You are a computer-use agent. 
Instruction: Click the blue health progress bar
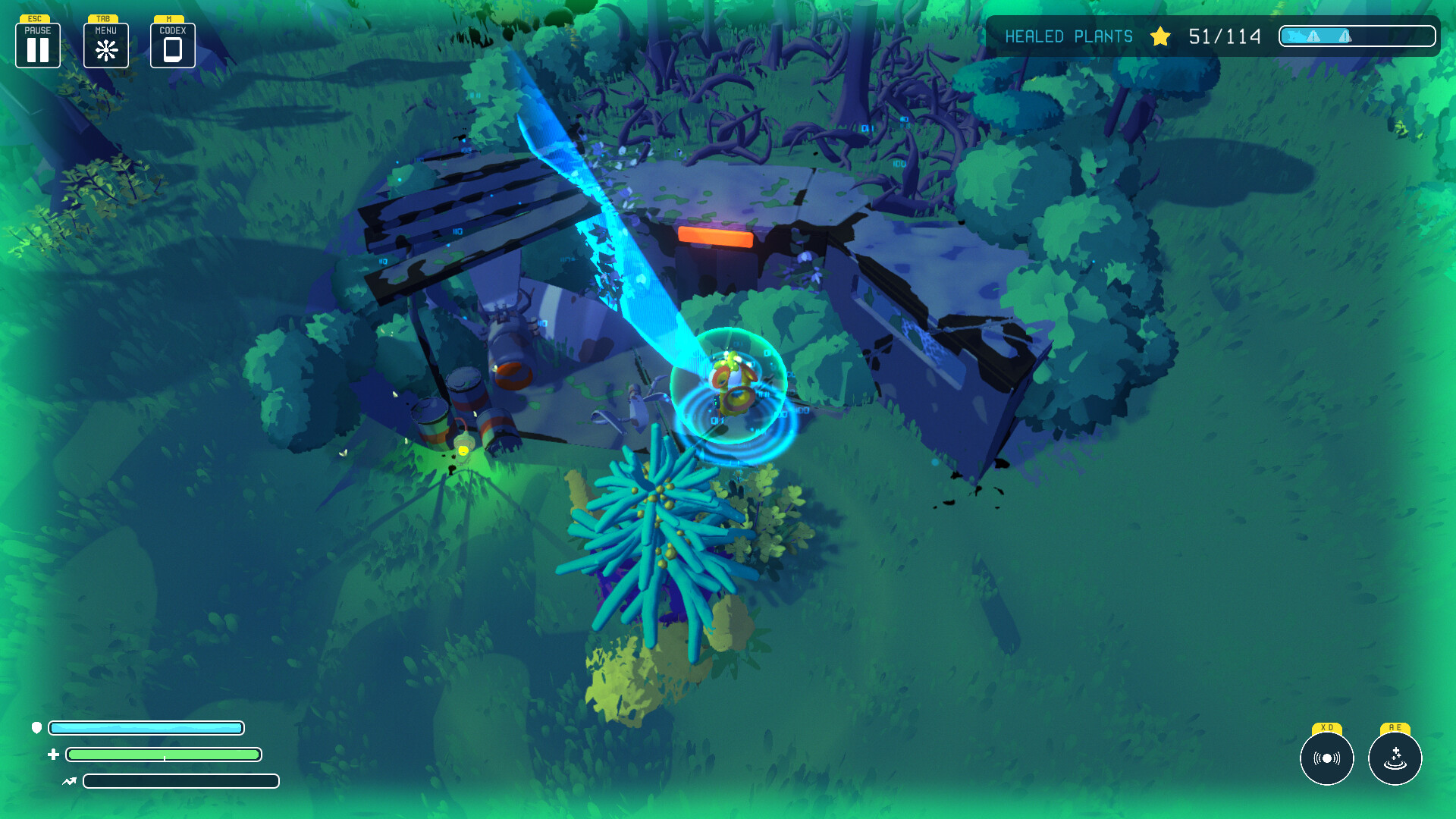(146, 727)
